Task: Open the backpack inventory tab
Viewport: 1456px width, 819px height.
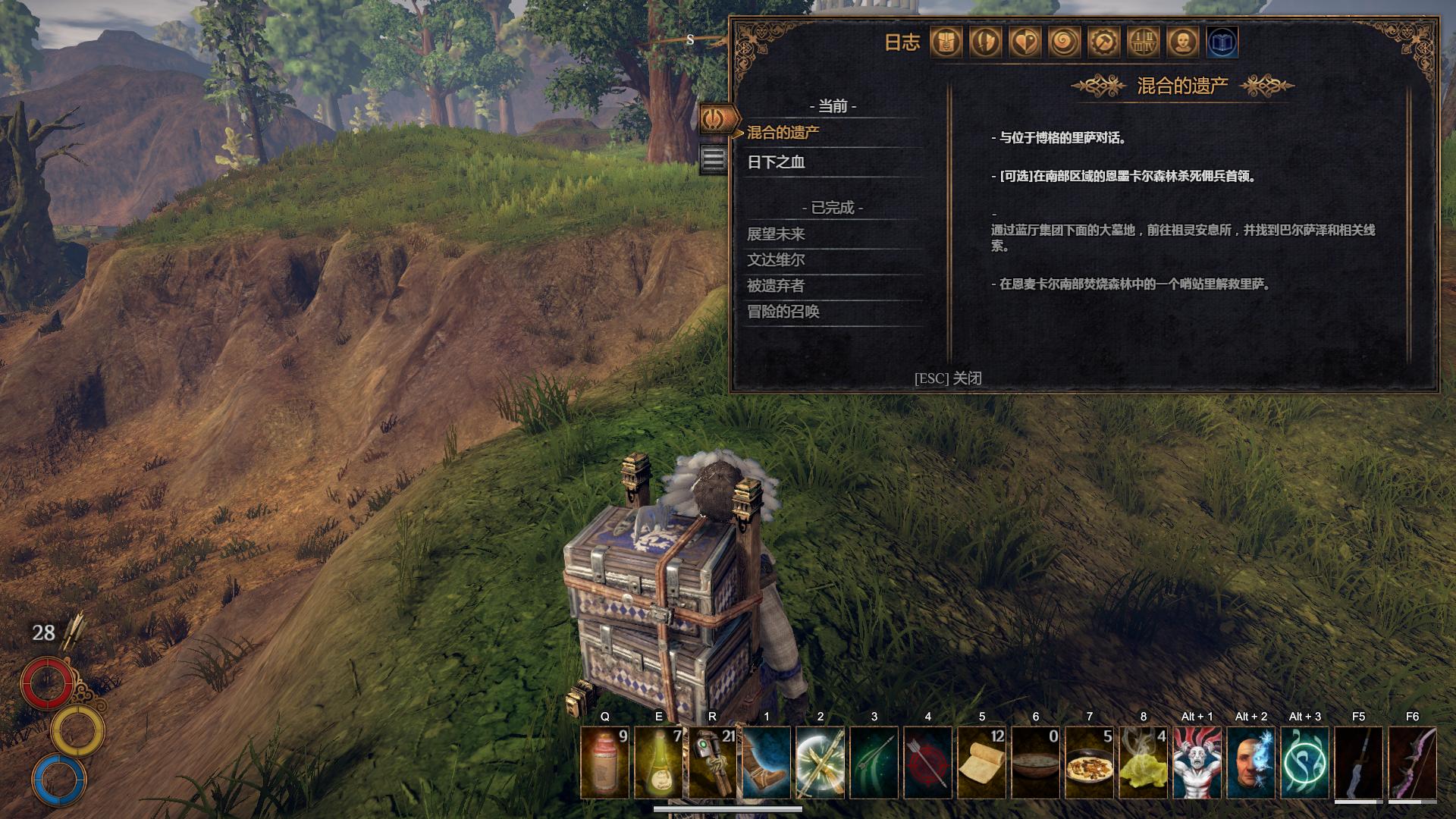Action: tap(946, 42)
